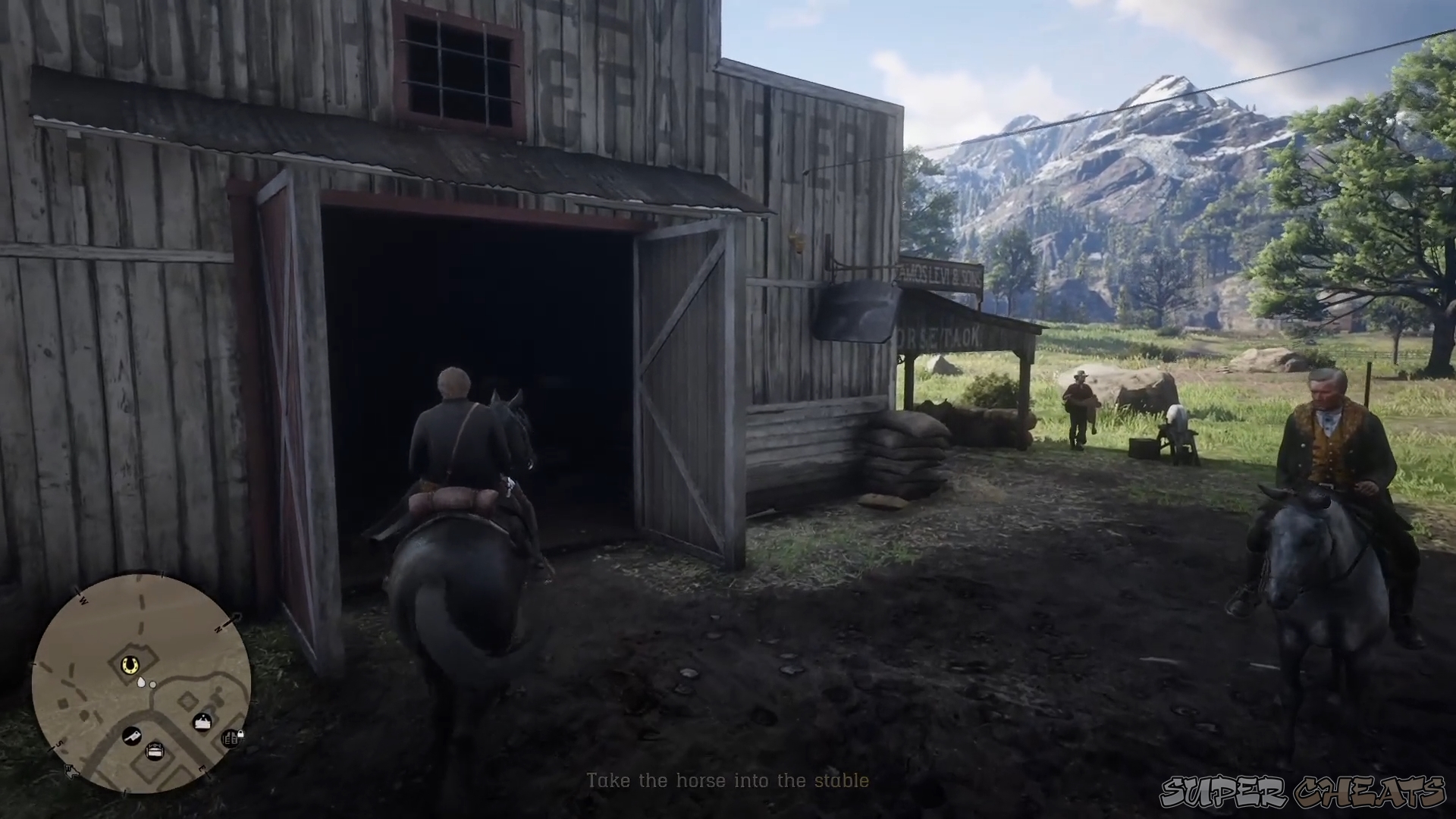The height and width of the screenshot is (819, 1456).
Task: Select the hotel bed icon on the minimap
Action: pos(155,752)
